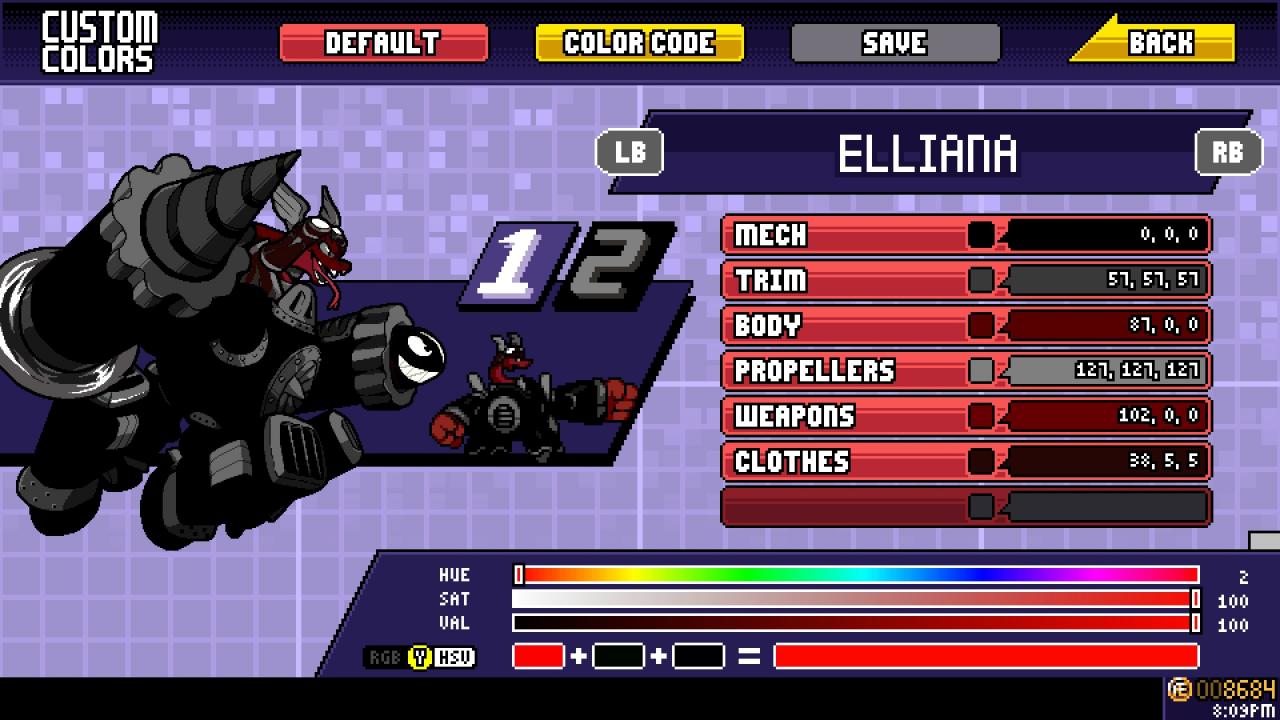Select the Body color row
This screenshot has width=1280, height=720.
pyautogui.click(x=965, y=325)
